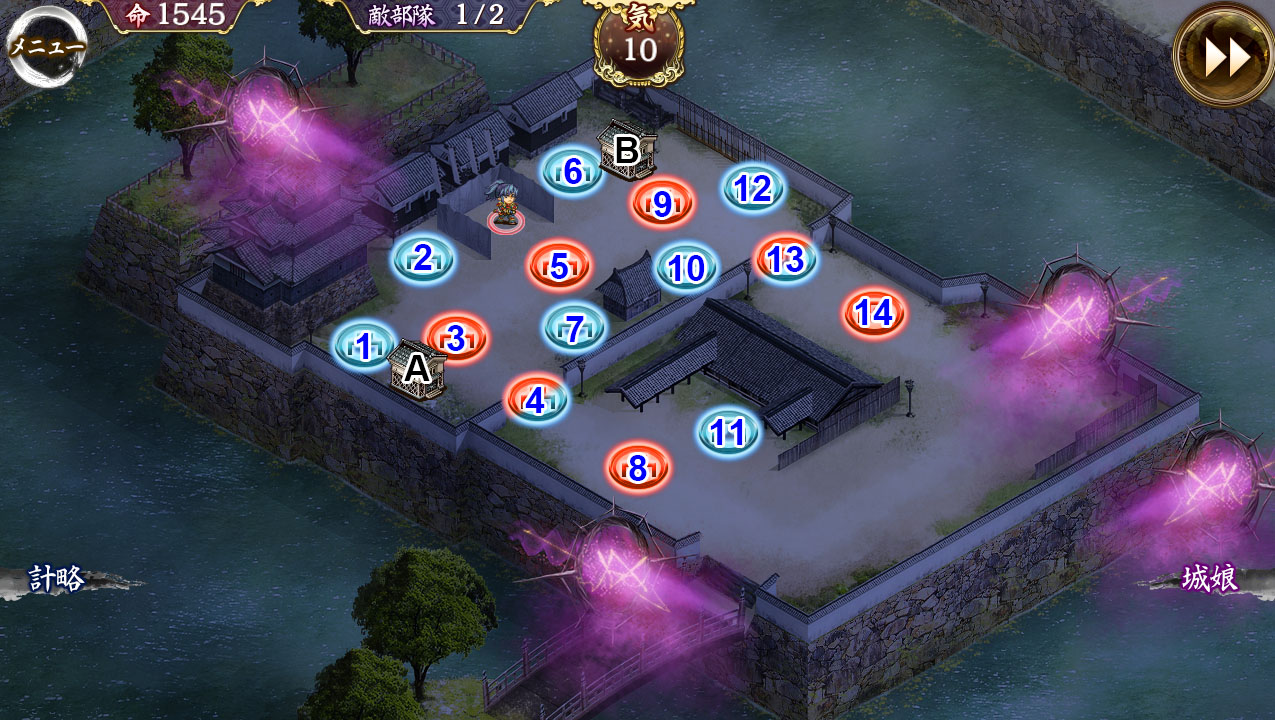The width and height of the screenshot is (1275, 720).
Task: Choose red deployment tile 9
Action: [662, 204]
